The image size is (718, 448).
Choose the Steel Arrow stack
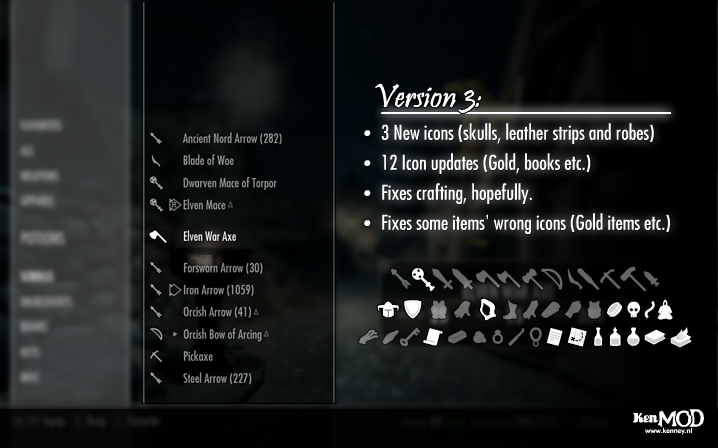point(217,377)
